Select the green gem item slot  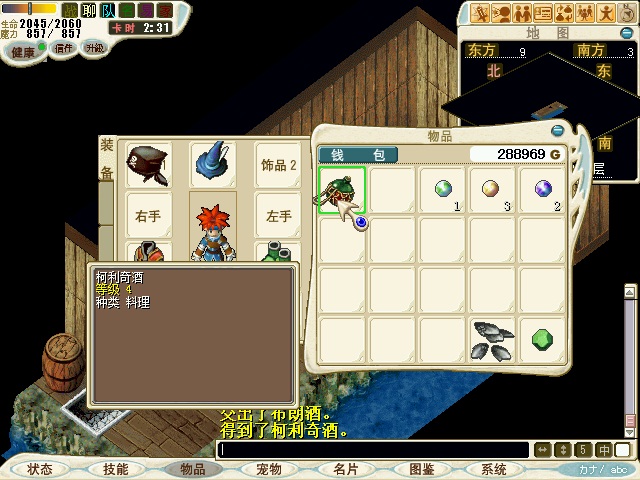[x=542, y=338]
